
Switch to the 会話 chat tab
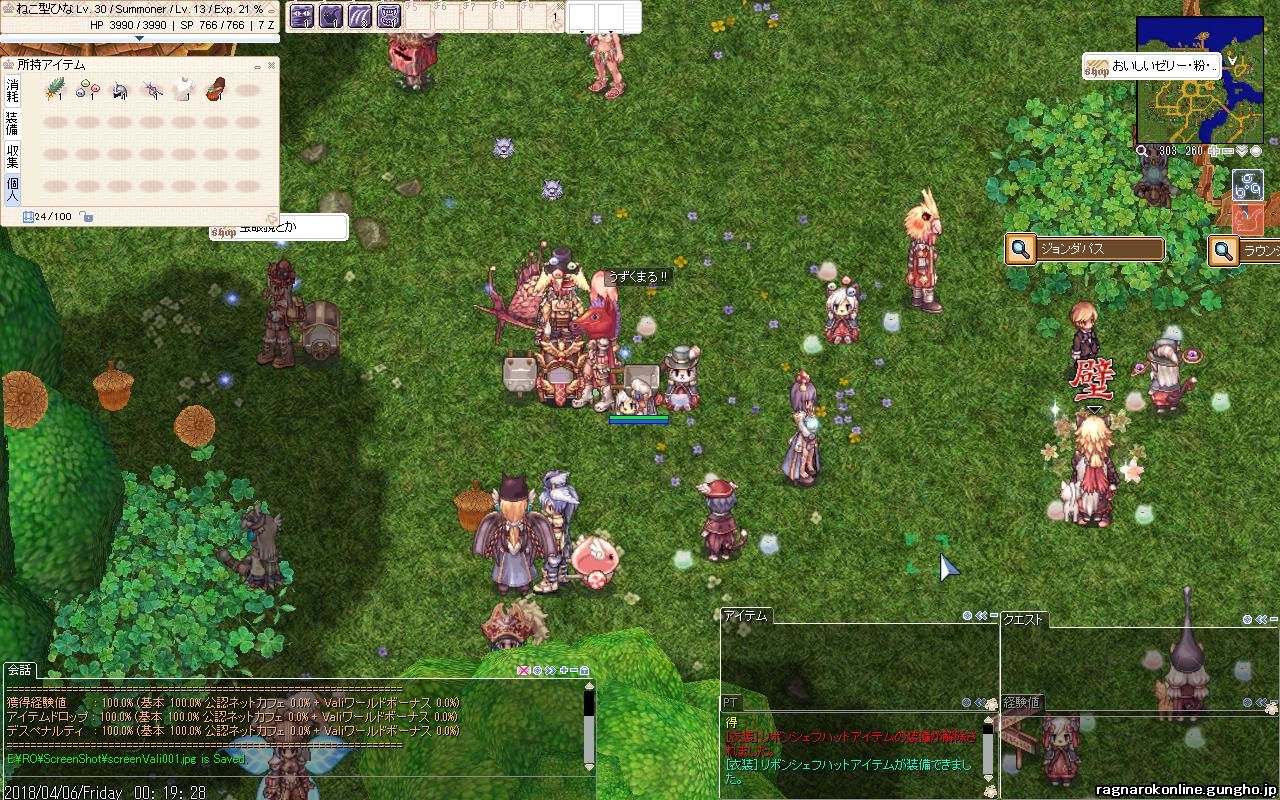tap(20, 670)
